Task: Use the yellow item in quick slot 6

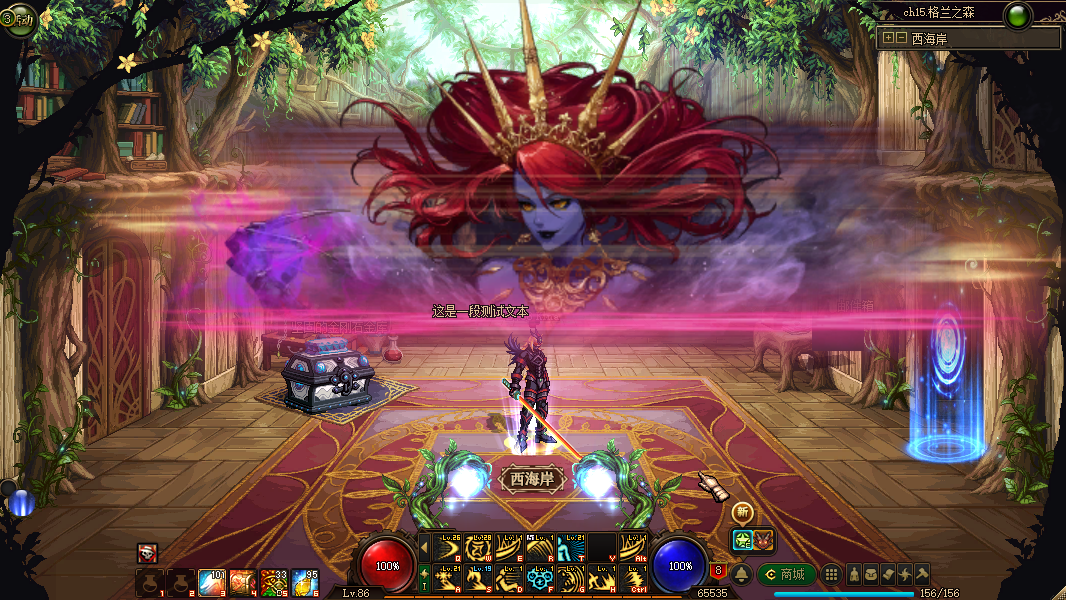Action: [305, 581]
